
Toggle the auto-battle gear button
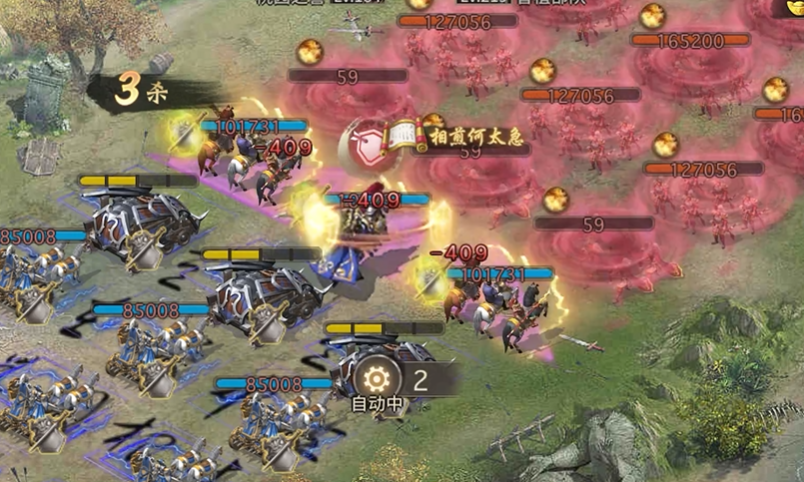379,379
